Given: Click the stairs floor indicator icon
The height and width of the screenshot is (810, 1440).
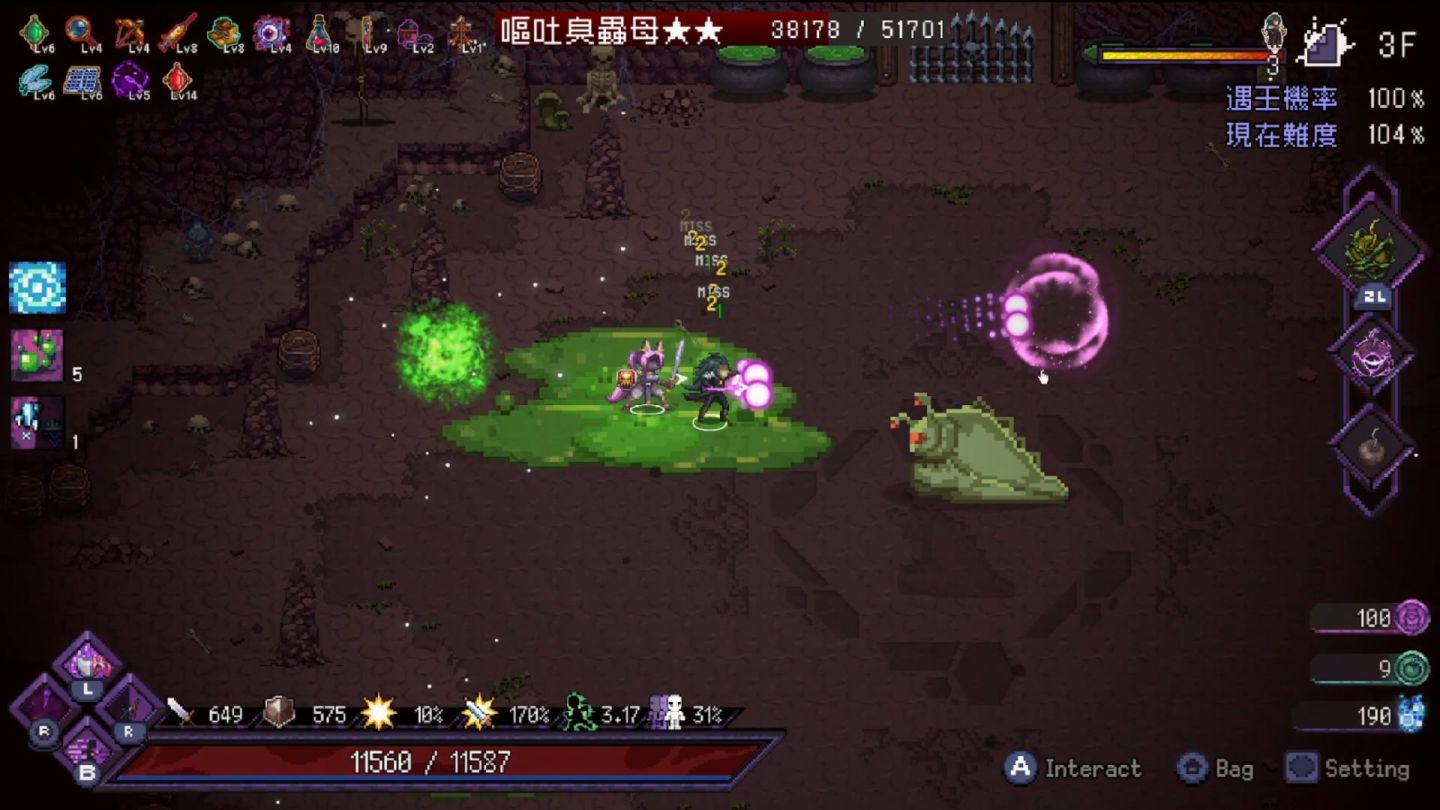Looking at the screenshot, I should click(1327, 43).
